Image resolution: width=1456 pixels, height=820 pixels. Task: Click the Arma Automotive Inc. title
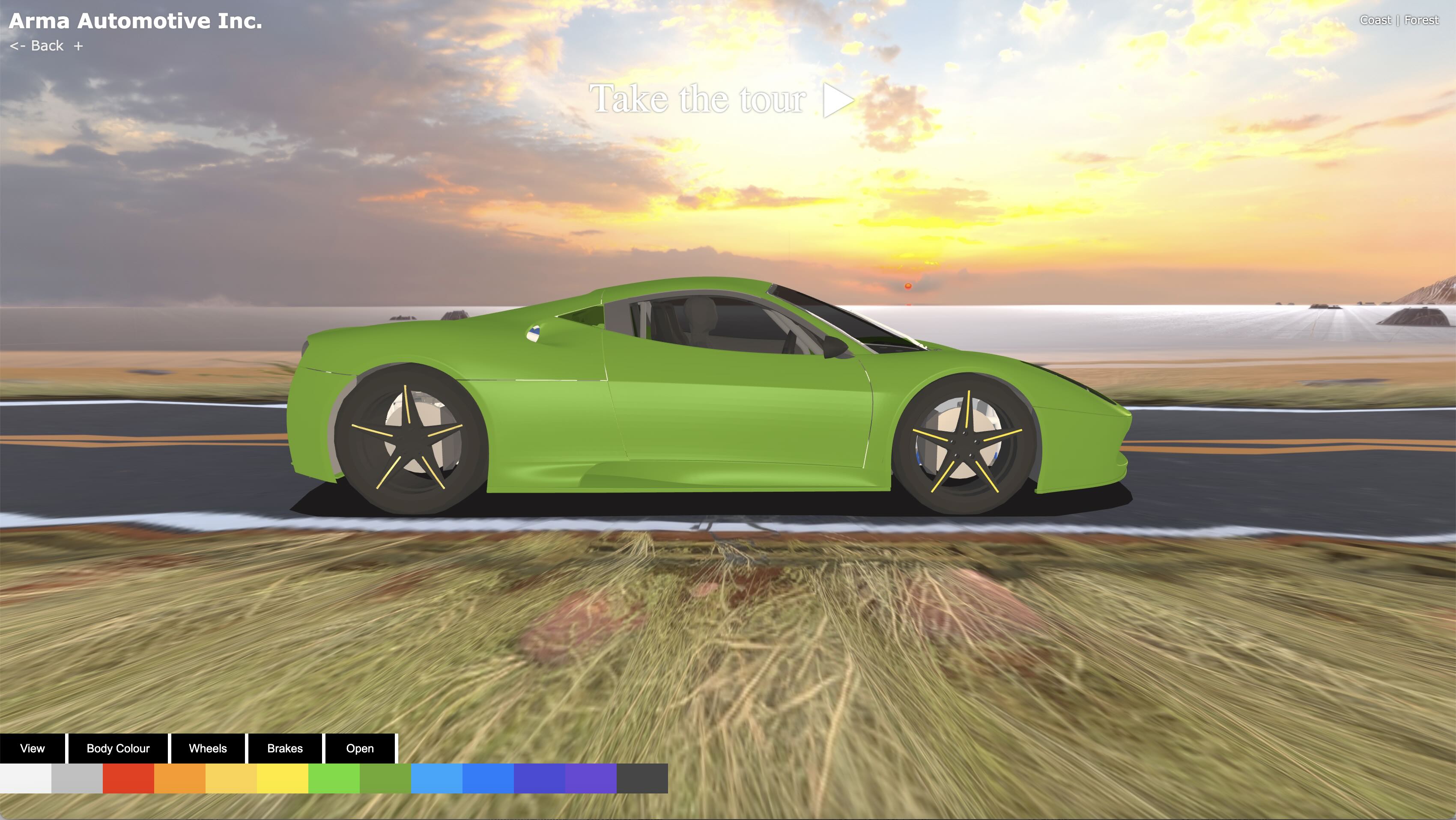pos(136,21)
